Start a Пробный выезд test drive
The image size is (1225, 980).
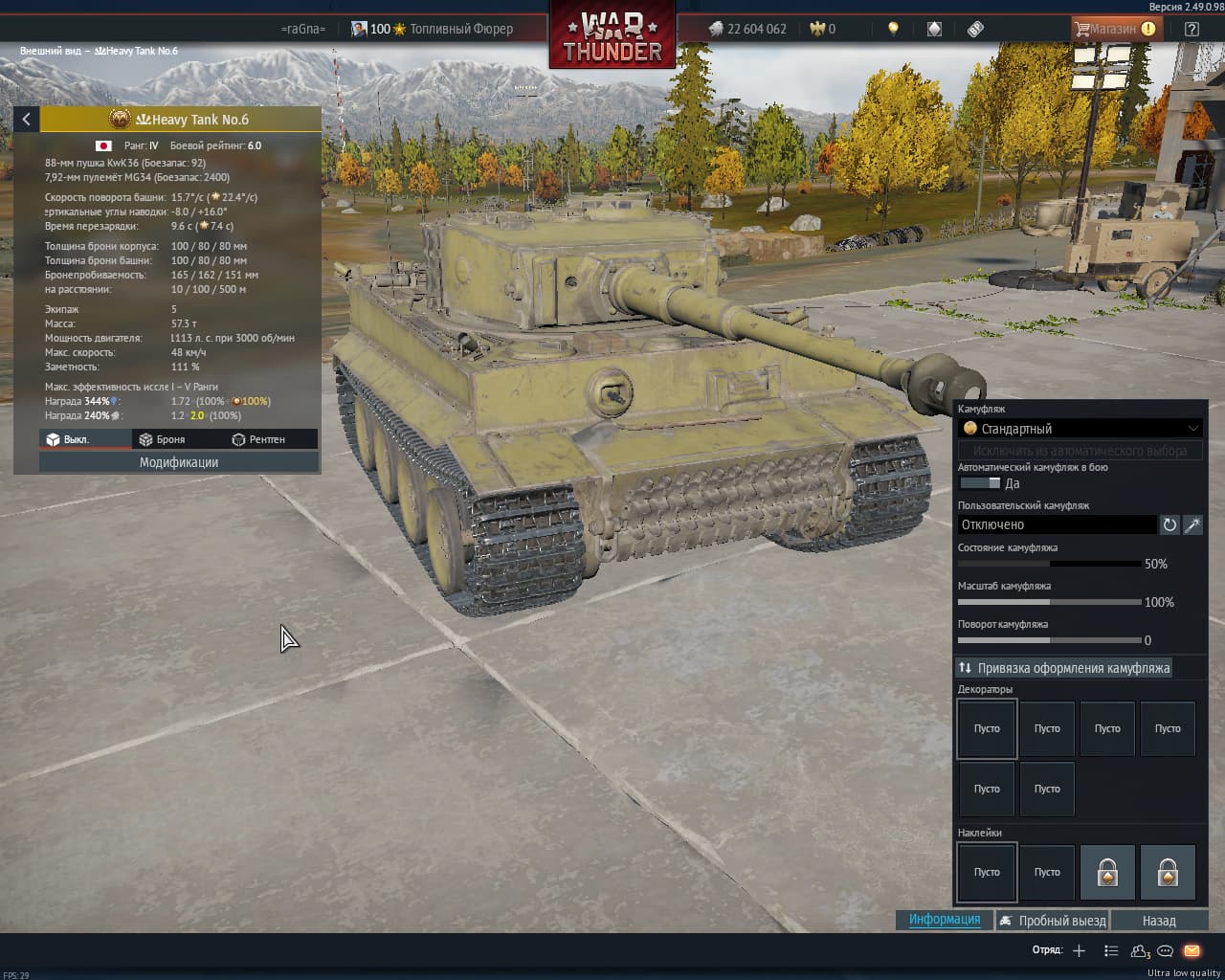pos(1052,921)
